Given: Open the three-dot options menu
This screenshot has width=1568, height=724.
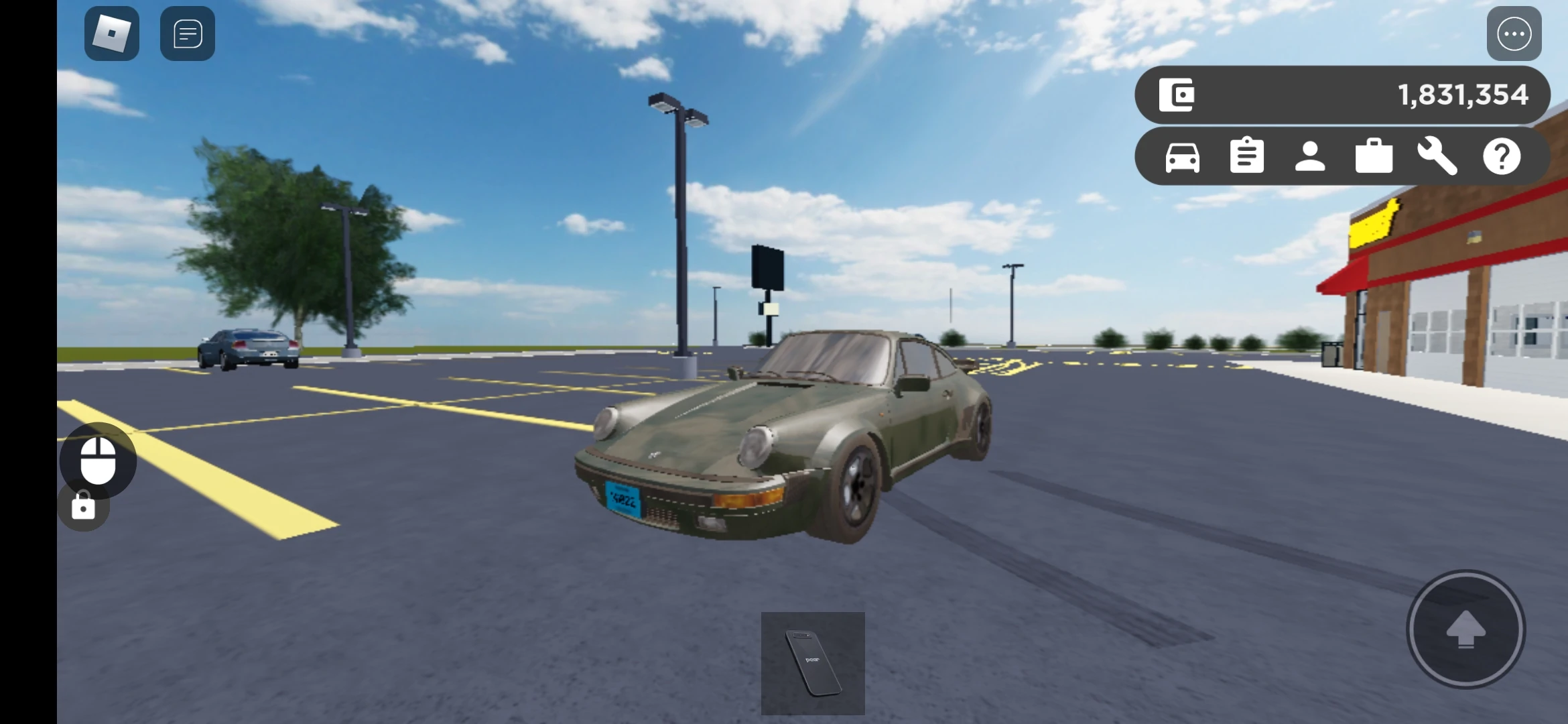Looking at the screenshot, I should (1514, 33).
